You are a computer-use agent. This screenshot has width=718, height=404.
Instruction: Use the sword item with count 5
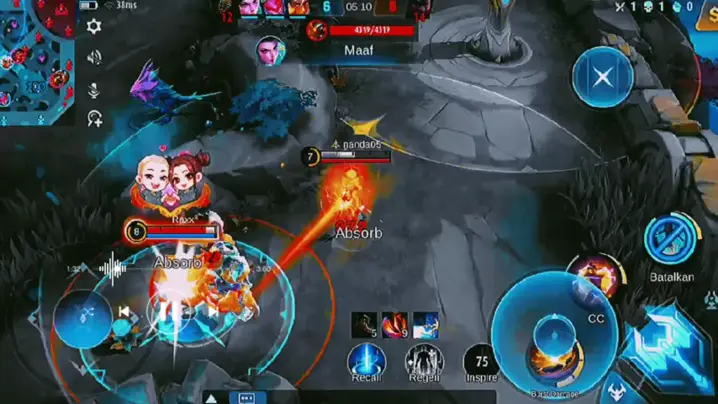[x=364, y=325]
